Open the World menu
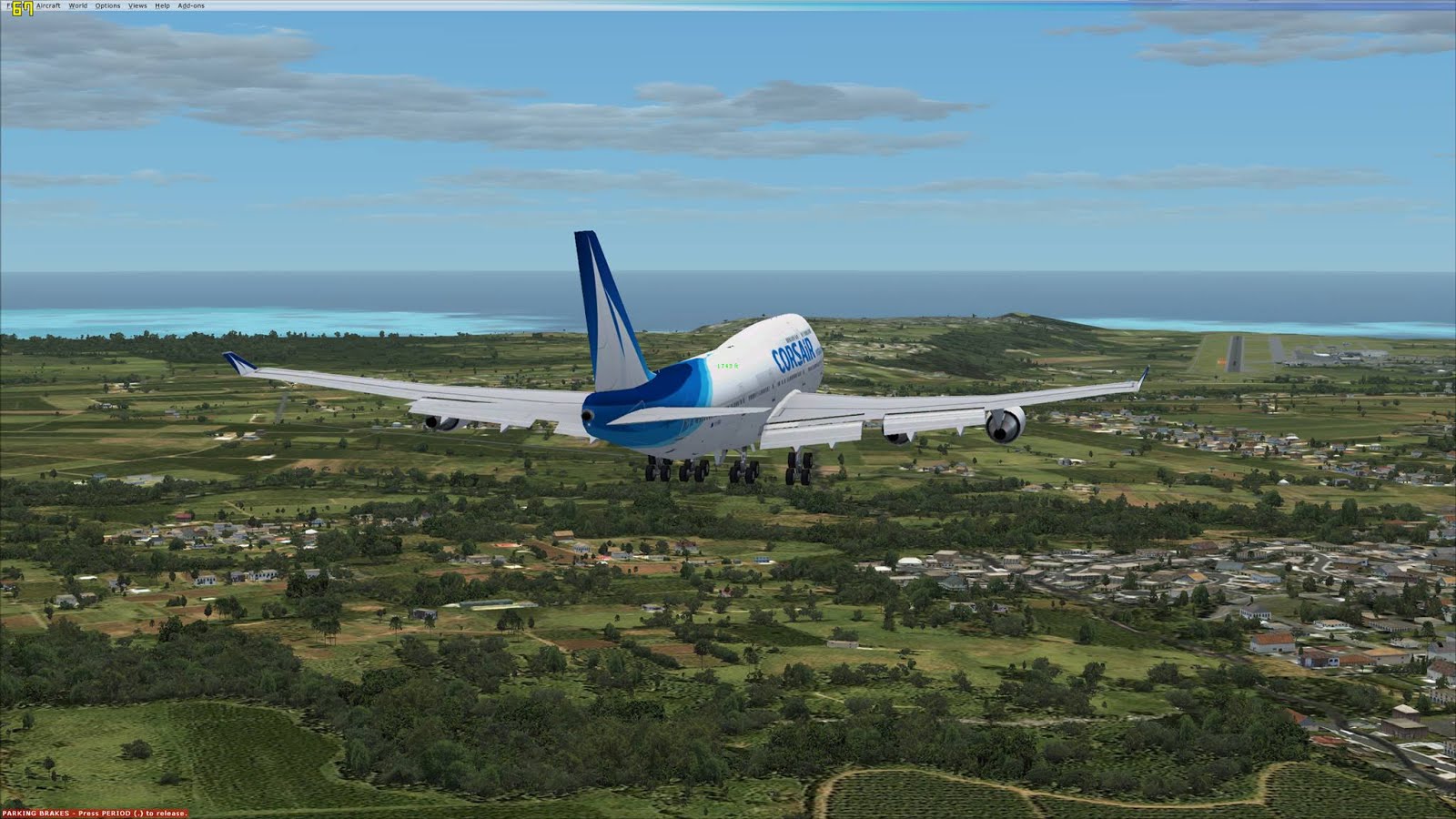The image size is (1456, 819). click(x=76, y=5)
